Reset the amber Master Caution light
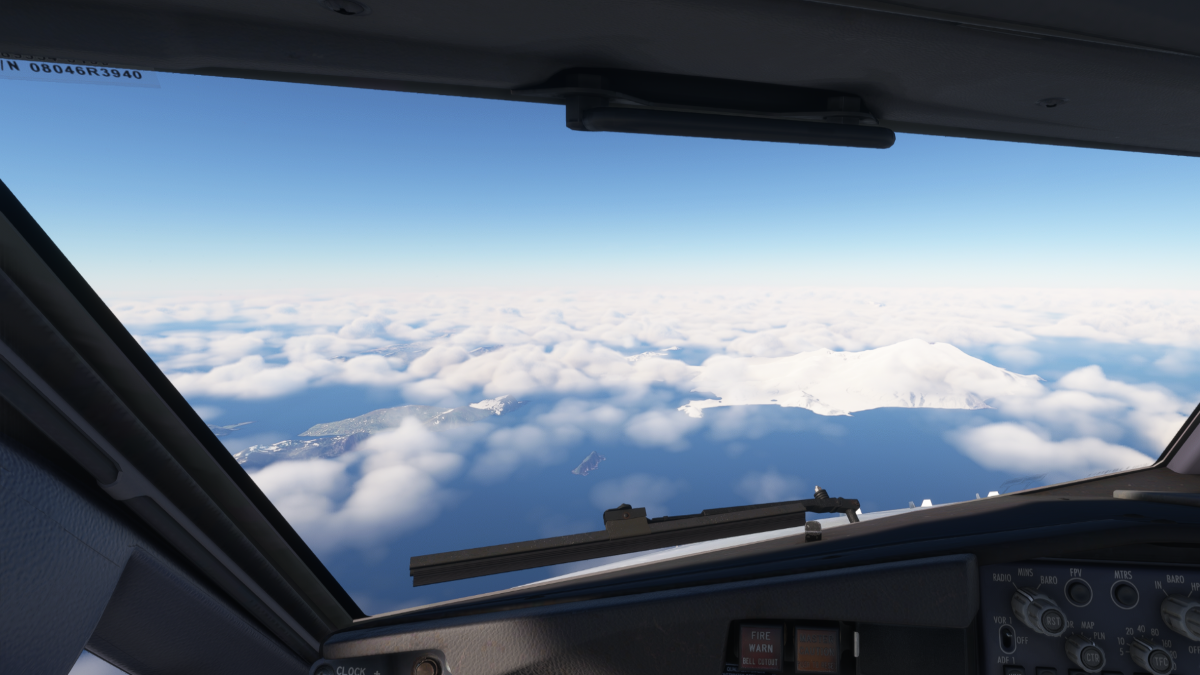This screenshot has height=675, width=1200. 817,649
